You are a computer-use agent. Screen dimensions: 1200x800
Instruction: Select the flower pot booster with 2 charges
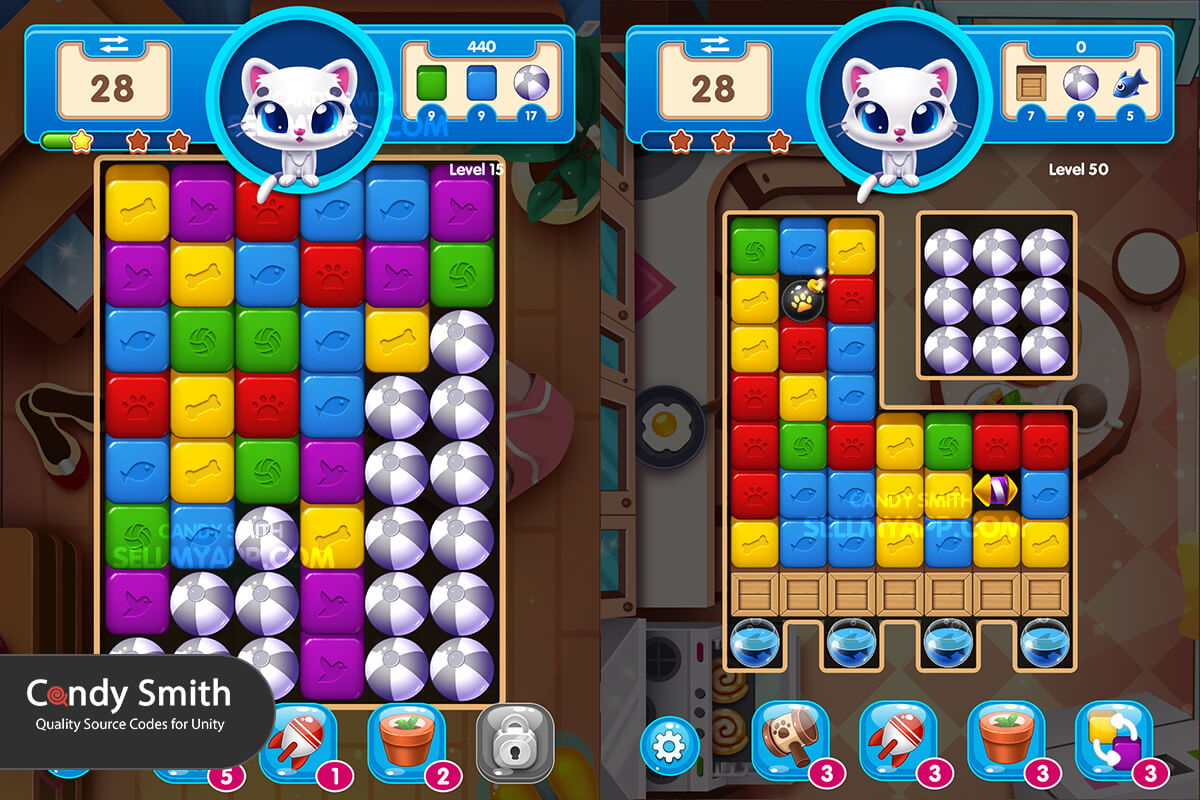click(x=405, y=741)
